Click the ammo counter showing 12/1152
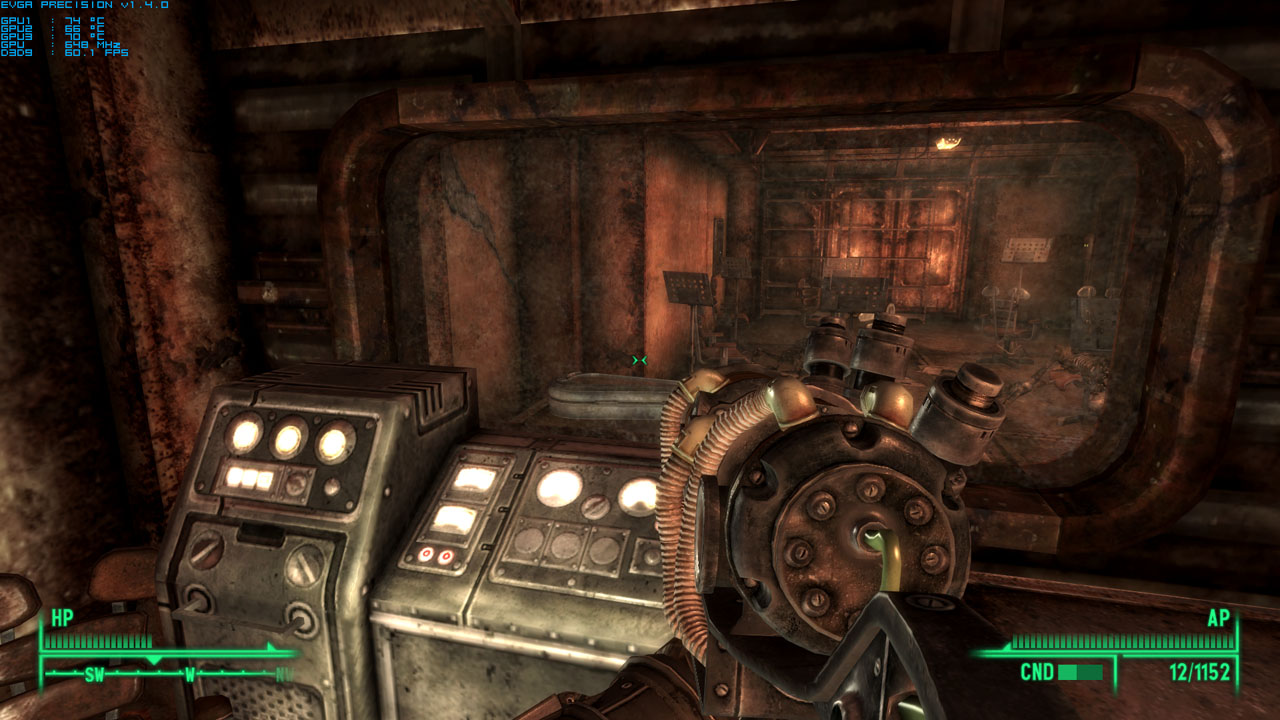This screenshot has width=1280, height=720. 1202,672
